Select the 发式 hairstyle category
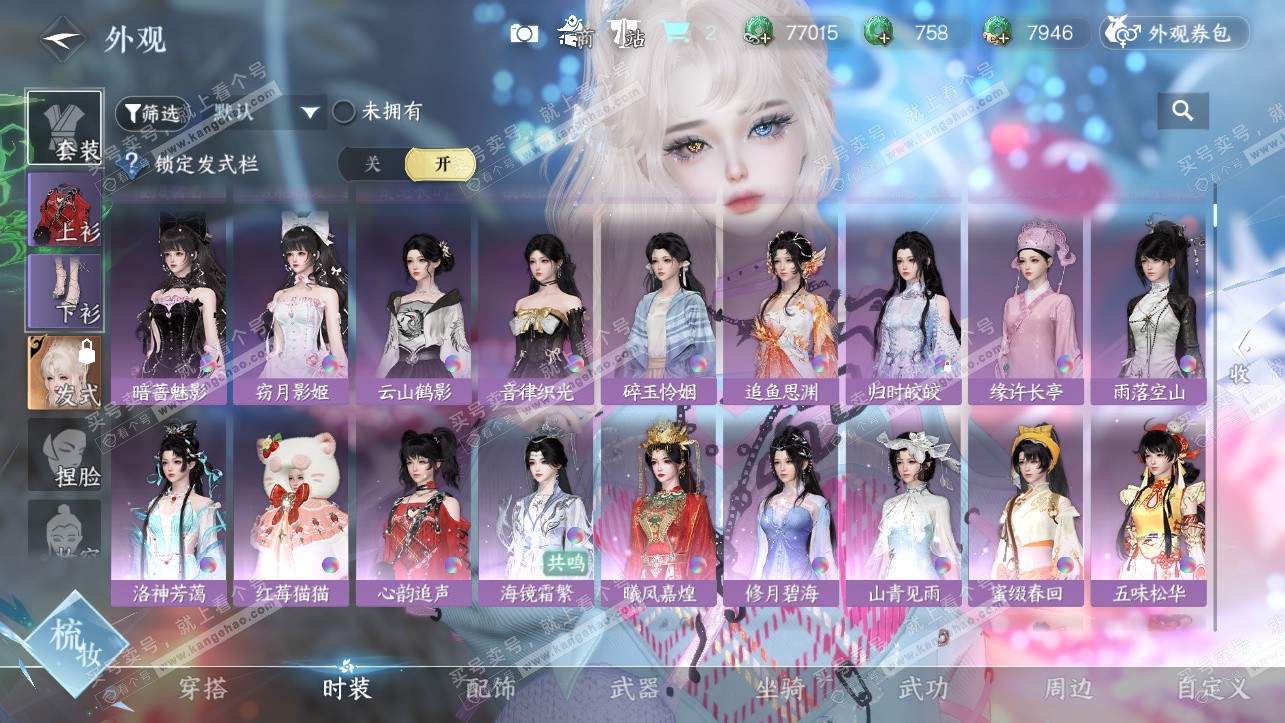1285x723 pixels. [x=64, y=373]
